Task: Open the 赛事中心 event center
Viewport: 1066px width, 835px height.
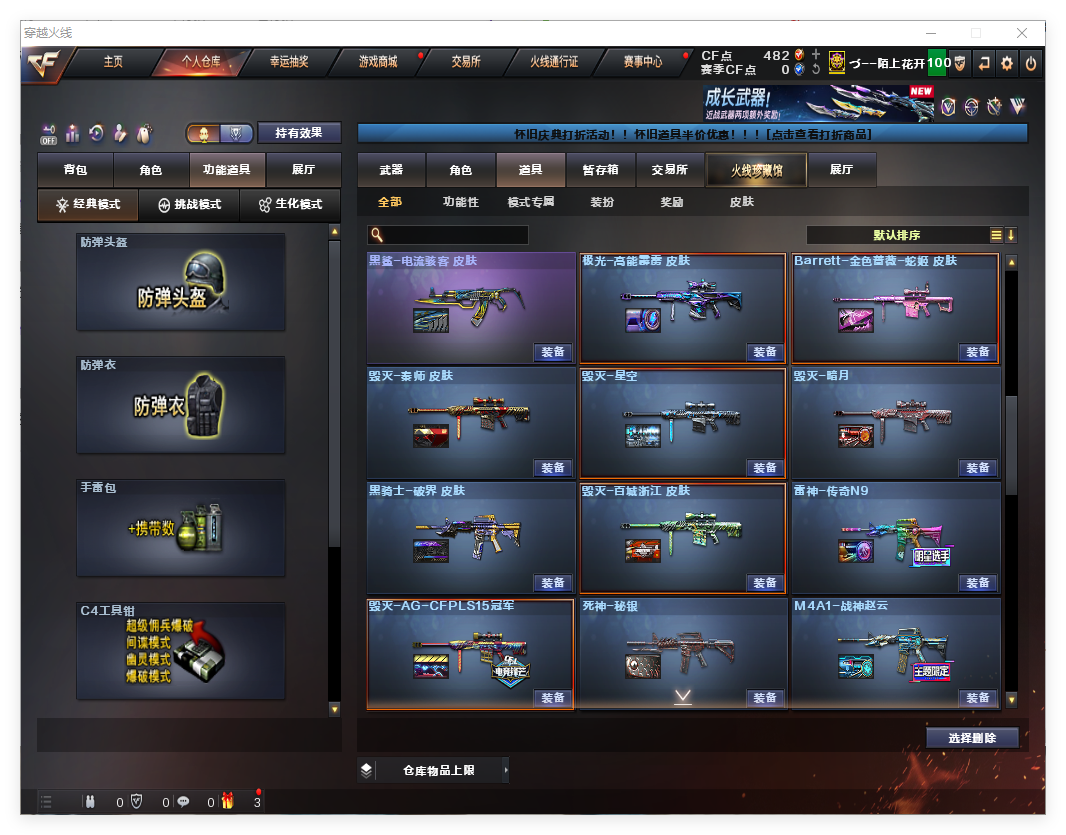Action: coord(642,62)
